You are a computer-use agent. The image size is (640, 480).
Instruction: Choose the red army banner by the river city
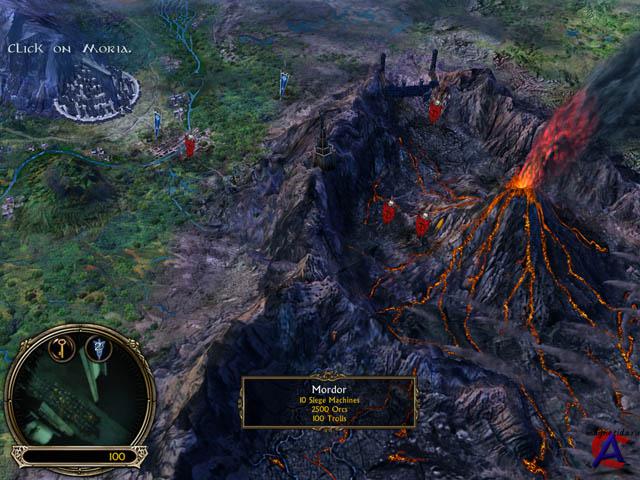189,146
